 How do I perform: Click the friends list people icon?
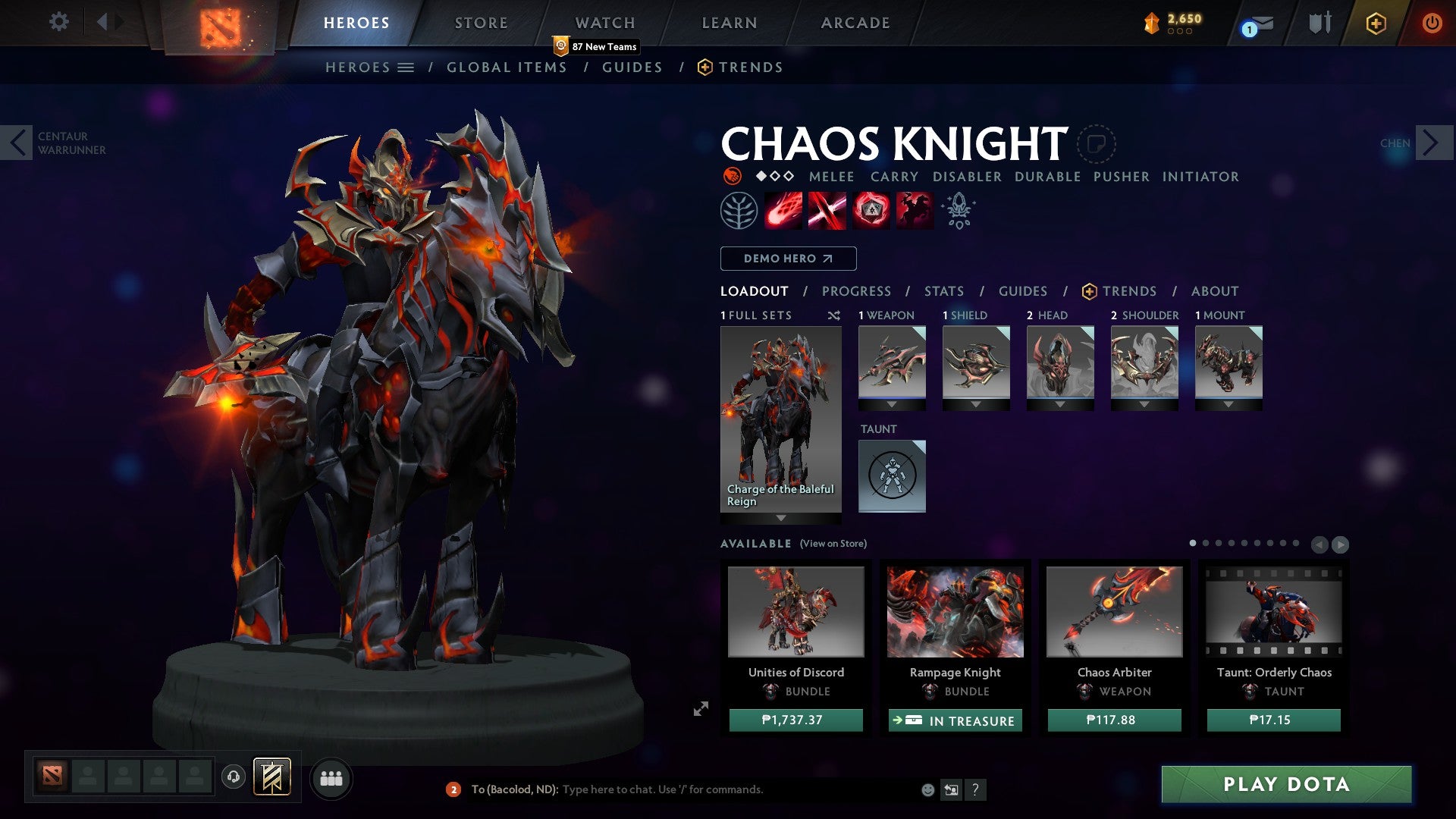coord(331,778)
